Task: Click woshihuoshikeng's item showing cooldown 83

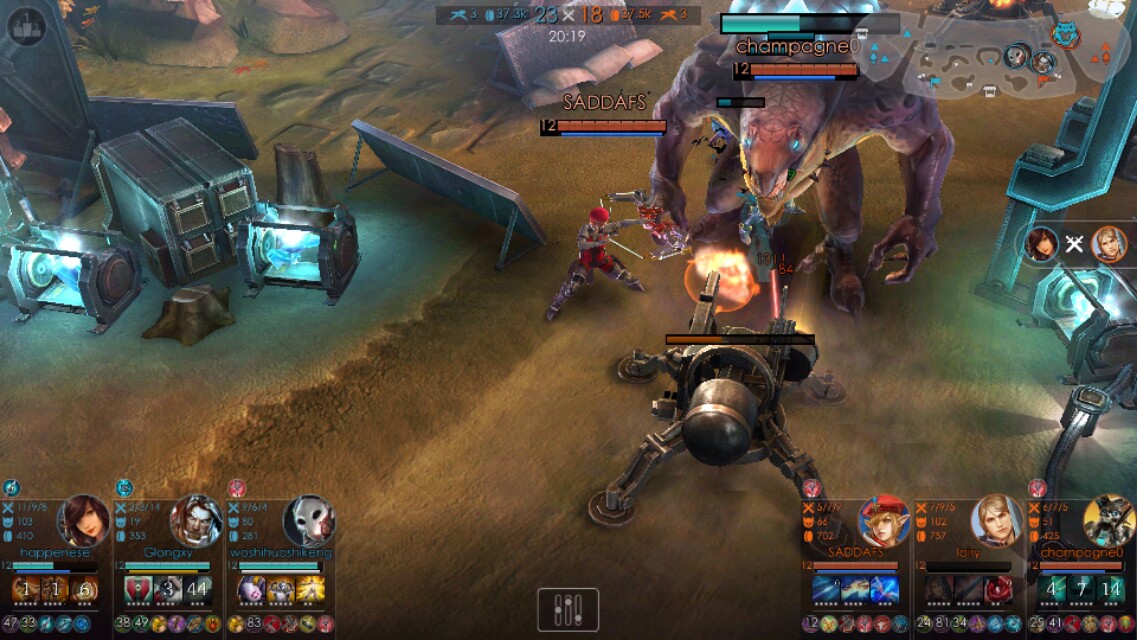Action: (x=253, y=624)
